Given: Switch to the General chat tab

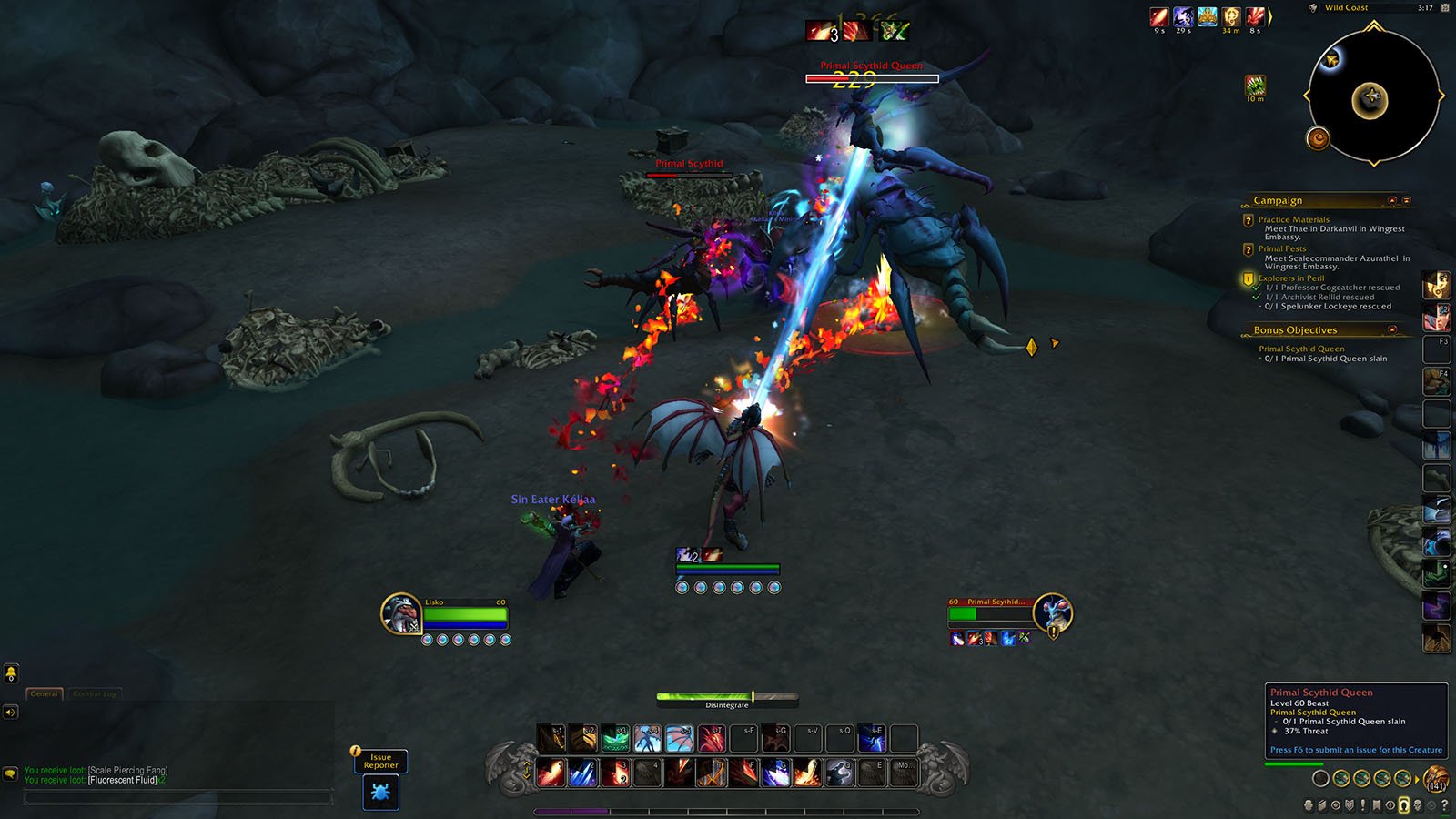Looking at the screenshot, I should point(44,693).
